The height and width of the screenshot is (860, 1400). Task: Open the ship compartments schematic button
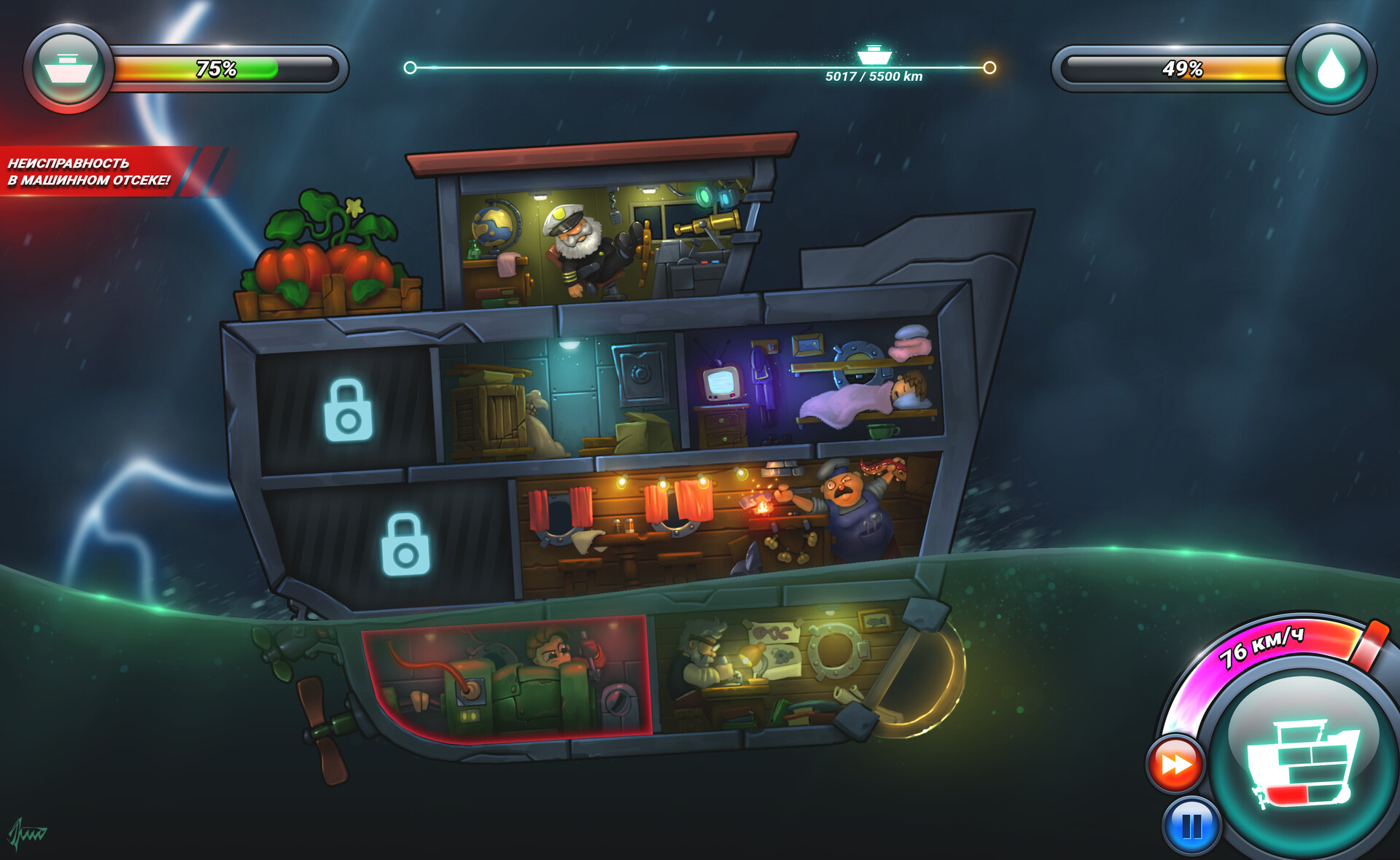pyautogui.click(x=1303, y=762)
